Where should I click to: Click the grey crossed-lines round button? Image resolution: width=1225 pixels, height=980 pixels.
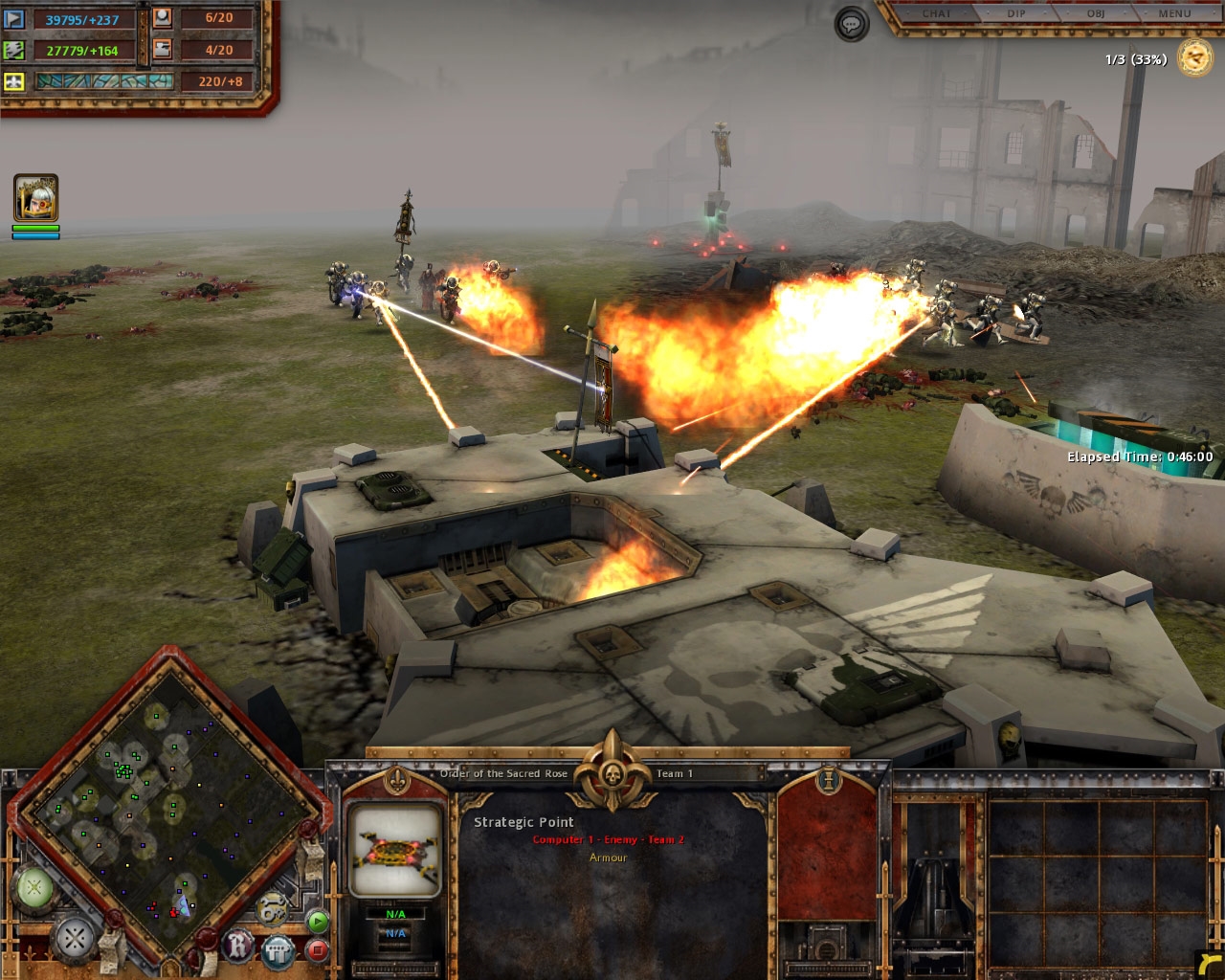75,939
